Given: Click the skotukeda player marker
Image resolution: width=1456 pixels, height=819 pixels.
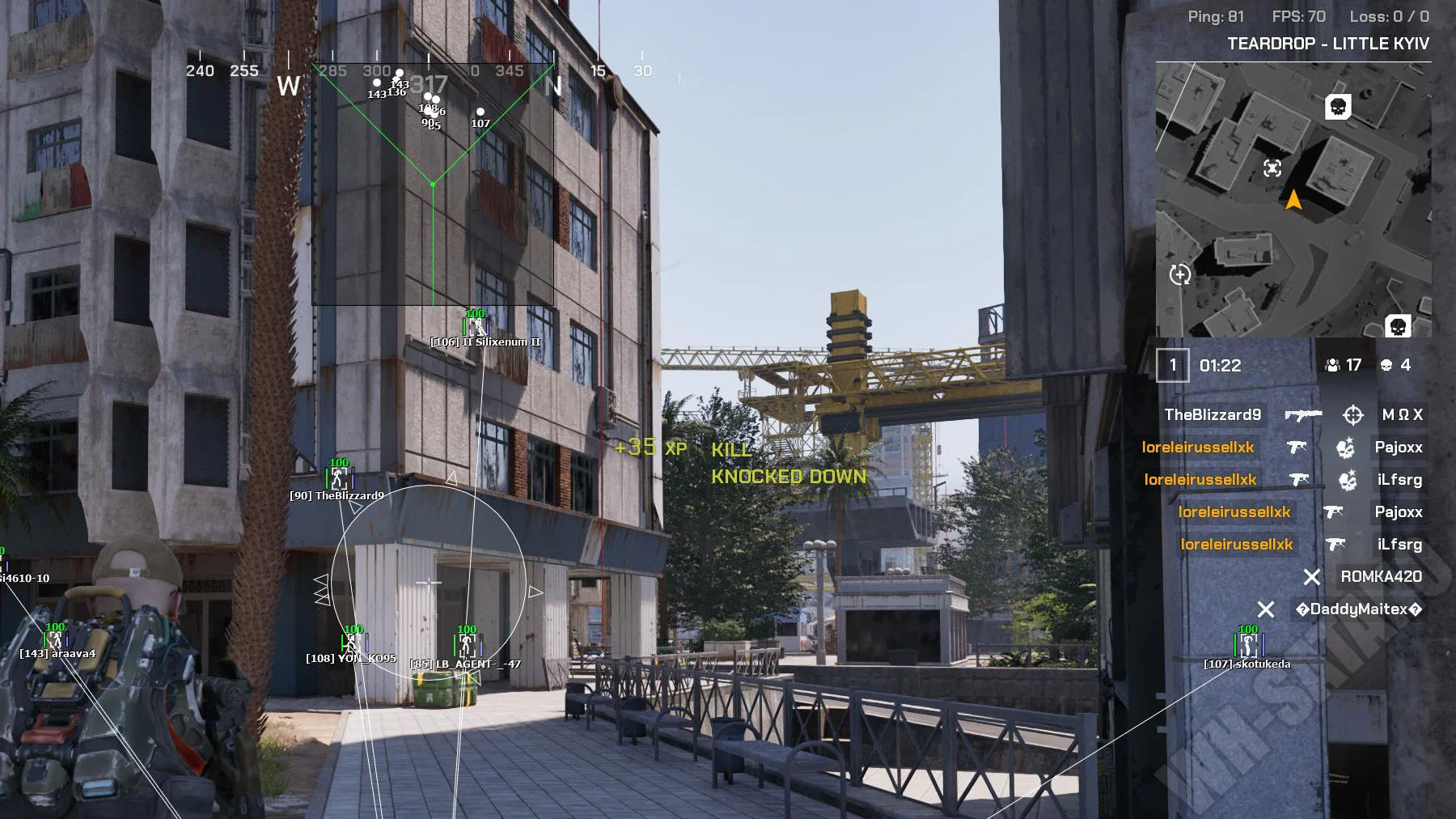Looking at the screenshot, I should [x=1248, y=646].
